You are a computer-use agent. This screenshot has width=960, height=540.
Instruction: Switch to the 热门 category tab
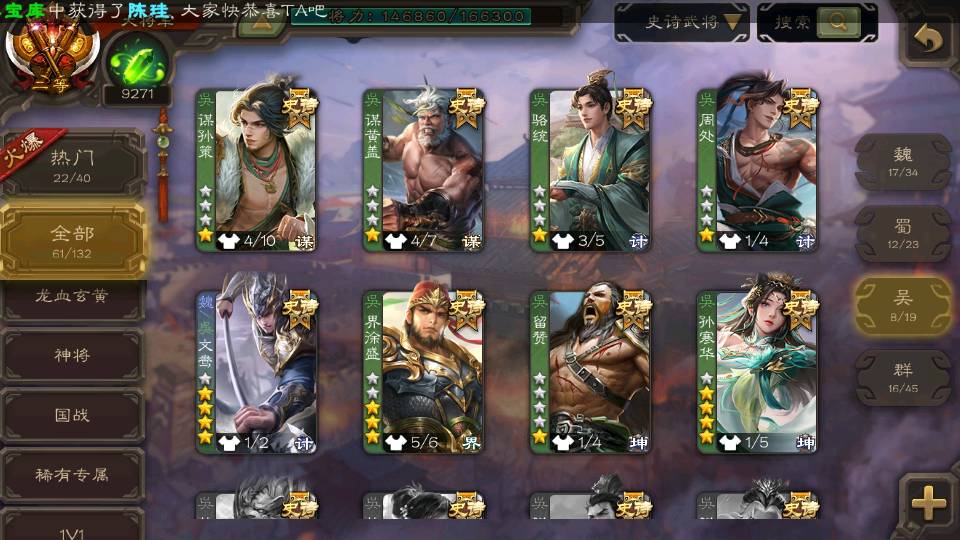tap(72, 163)
